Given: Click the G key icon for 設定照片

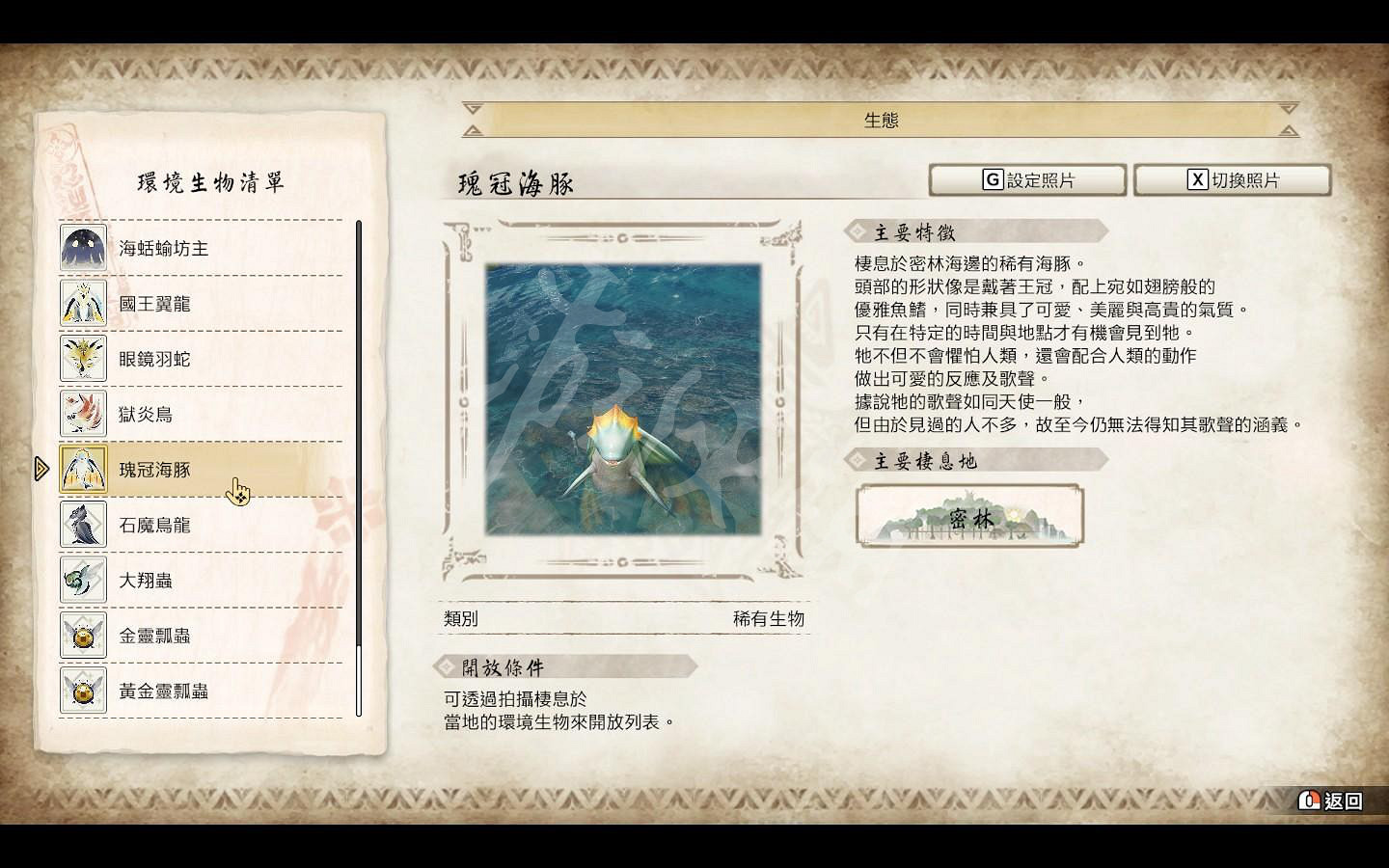Looking at the screenshot, I should (x=991, y=179).
